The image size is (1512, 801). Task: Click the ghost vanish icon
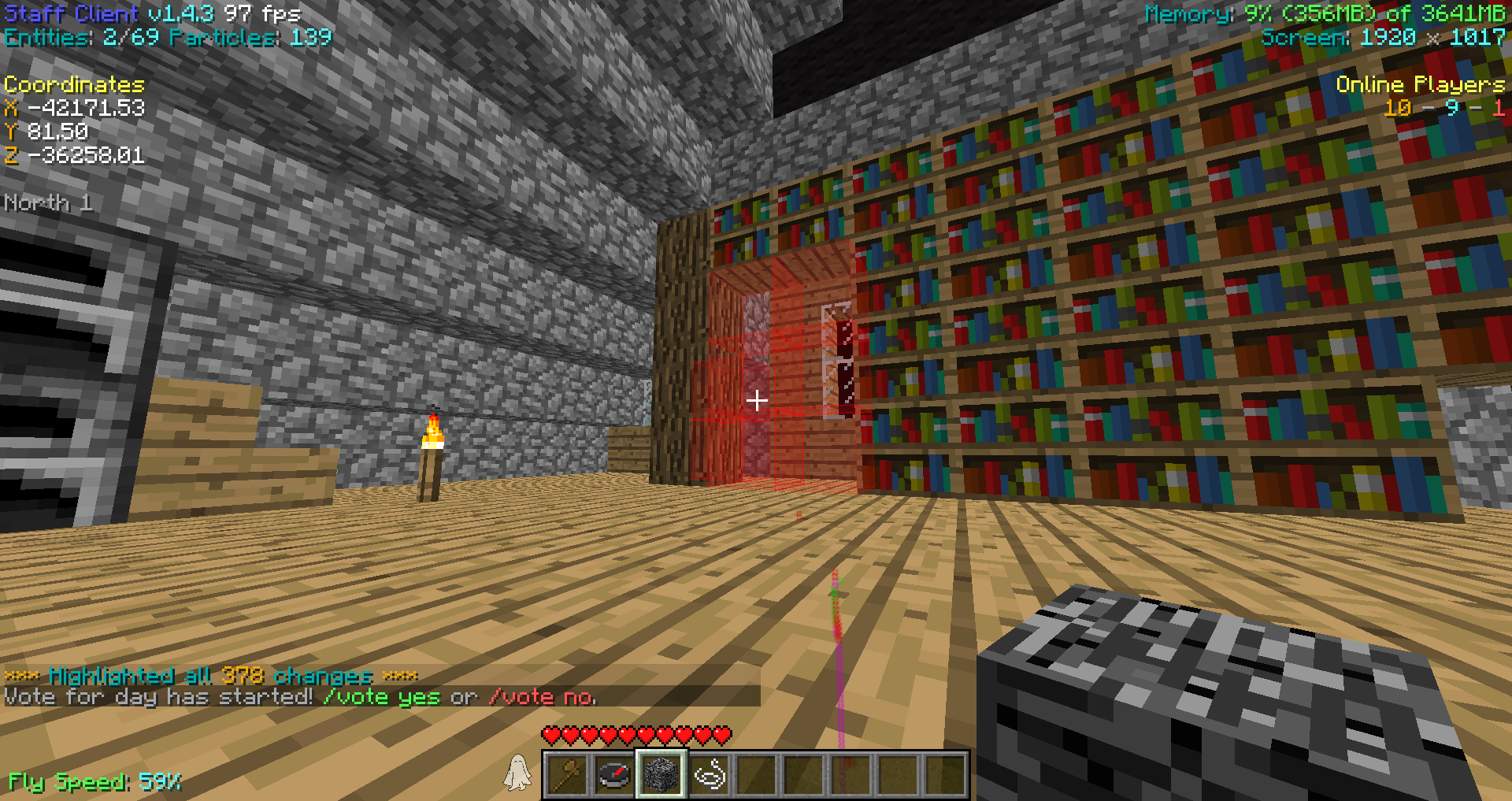pos(517,772)
